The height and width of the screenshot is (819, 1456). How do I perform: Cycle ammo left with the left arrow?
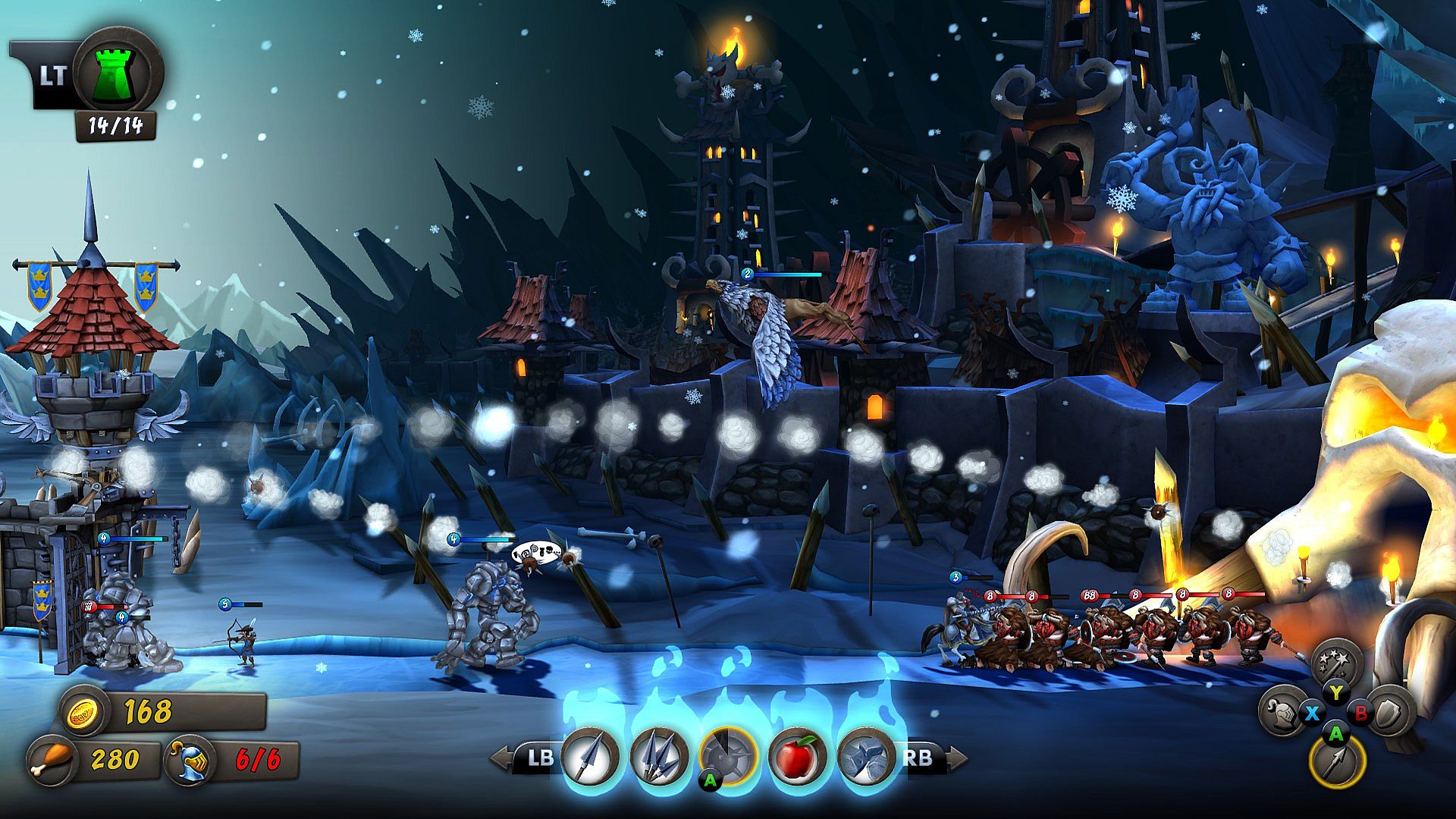click(x=500, y=757)
